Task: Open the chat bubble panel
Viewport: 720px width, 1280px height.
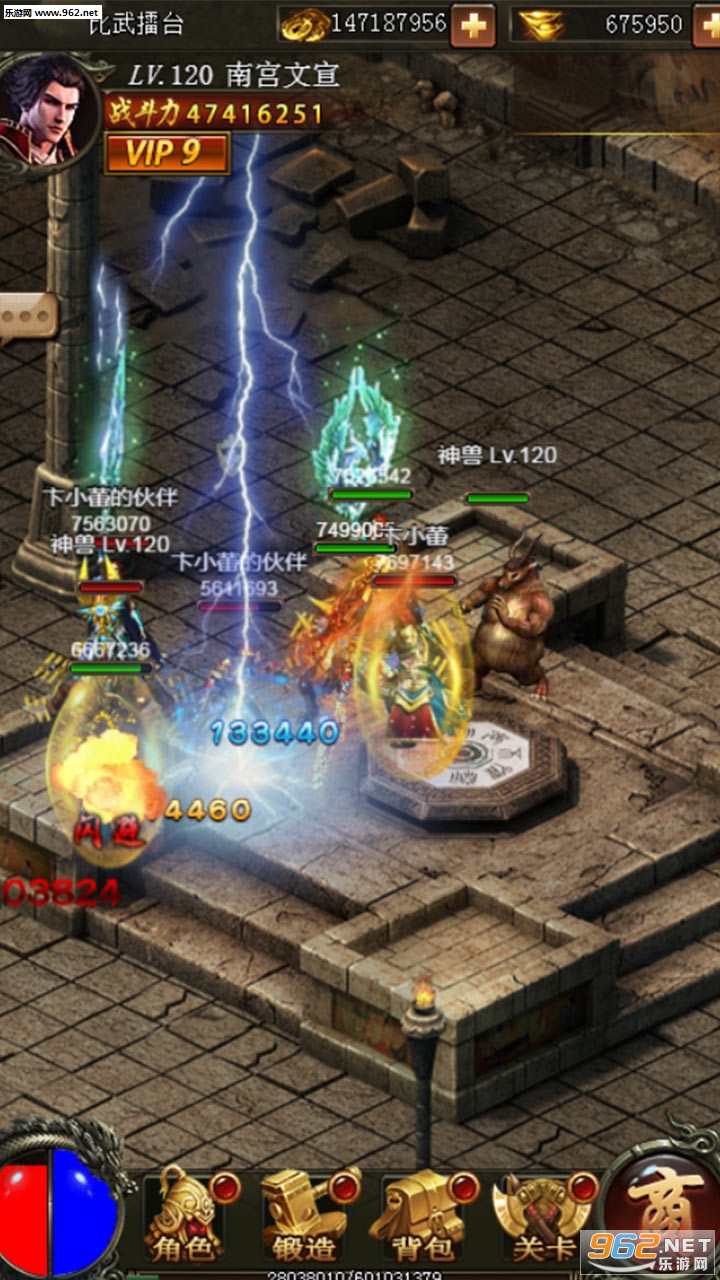Action: [x=25, y=318]
